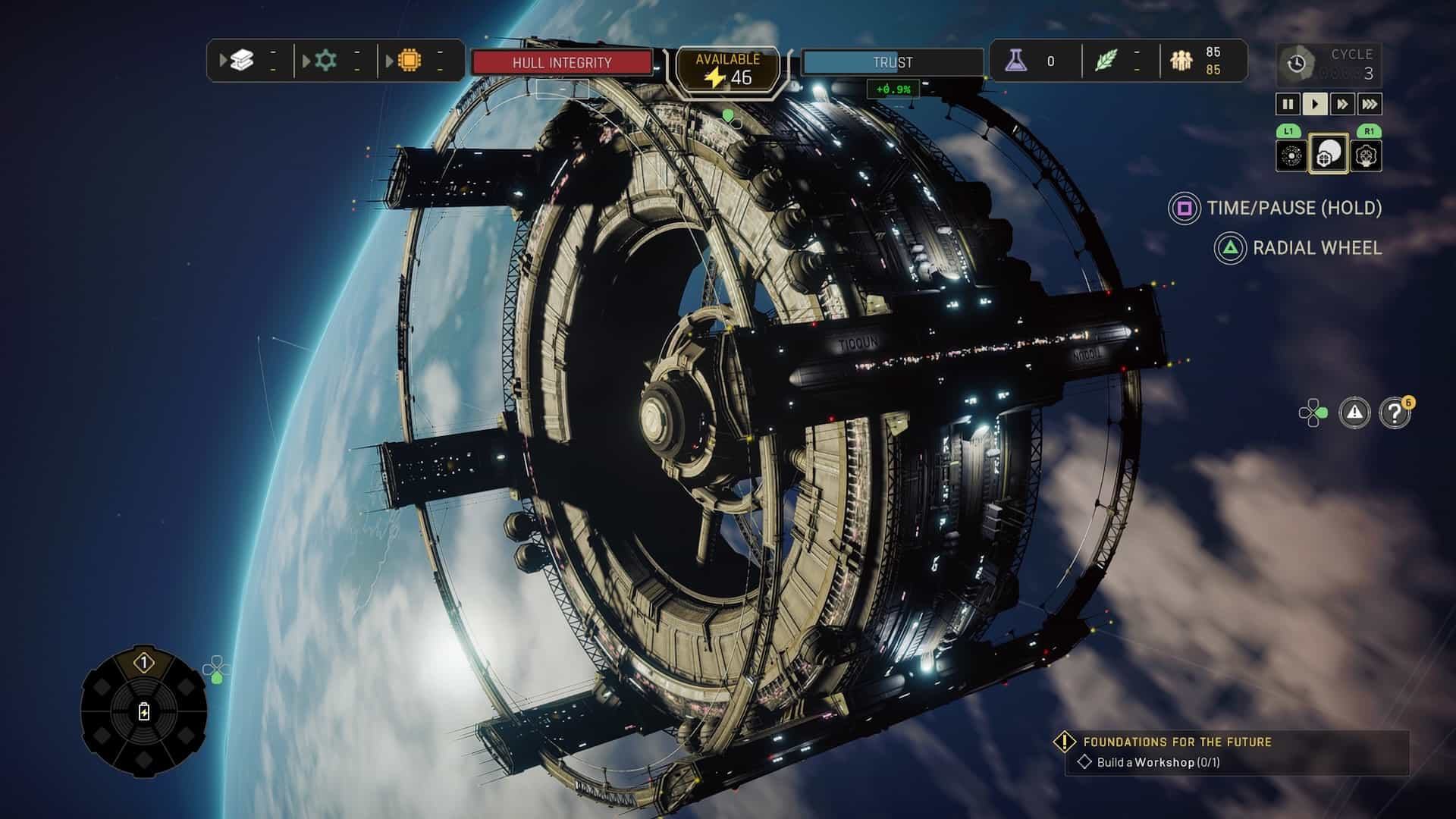Pause the game time
Viewport: 1456px width, 819px height.
pyautogui.click(x=1288, y=104)
